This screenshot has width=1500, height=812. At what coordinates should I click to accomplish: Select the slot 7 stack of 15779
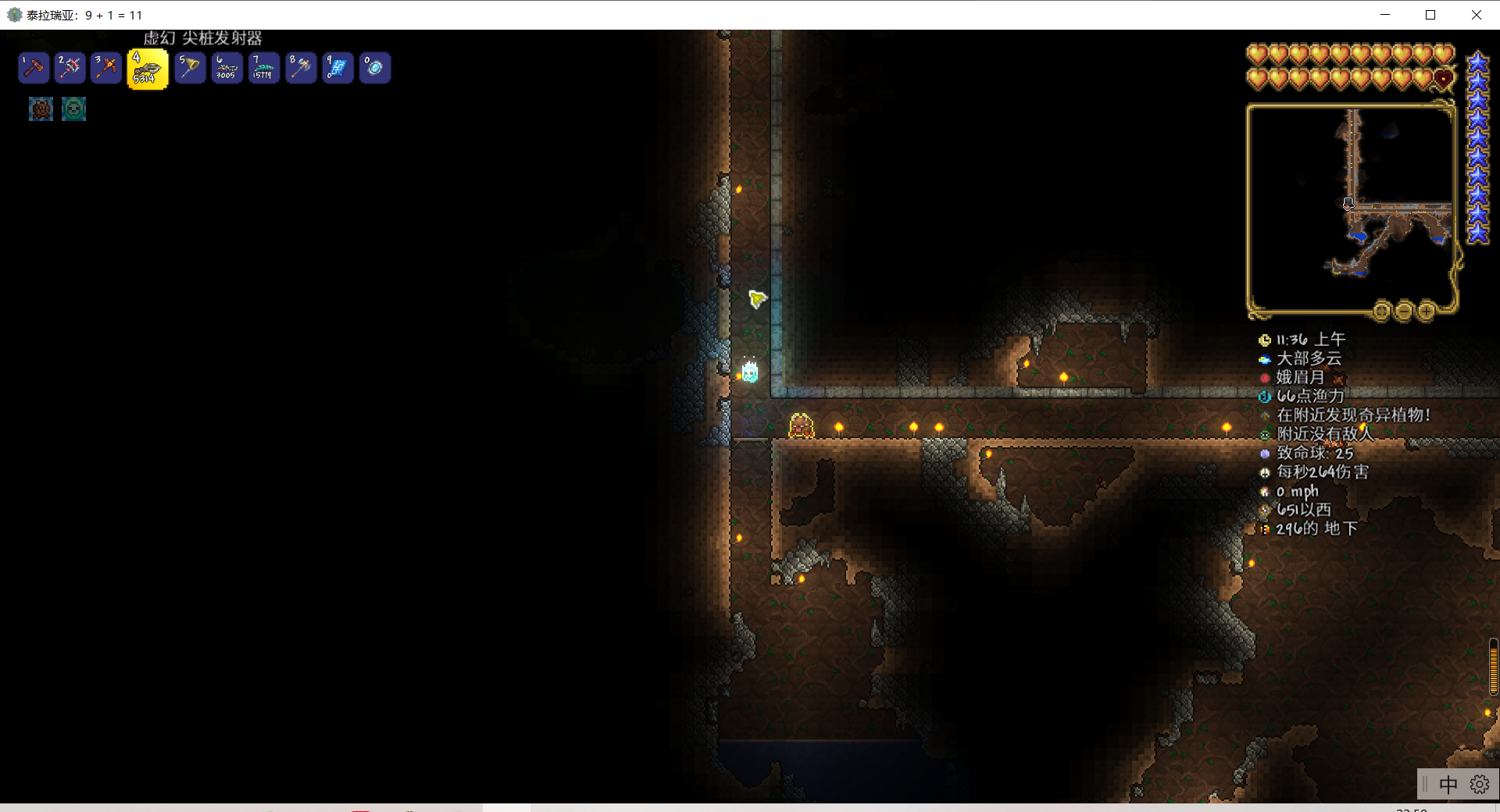[x=263, y=68]
